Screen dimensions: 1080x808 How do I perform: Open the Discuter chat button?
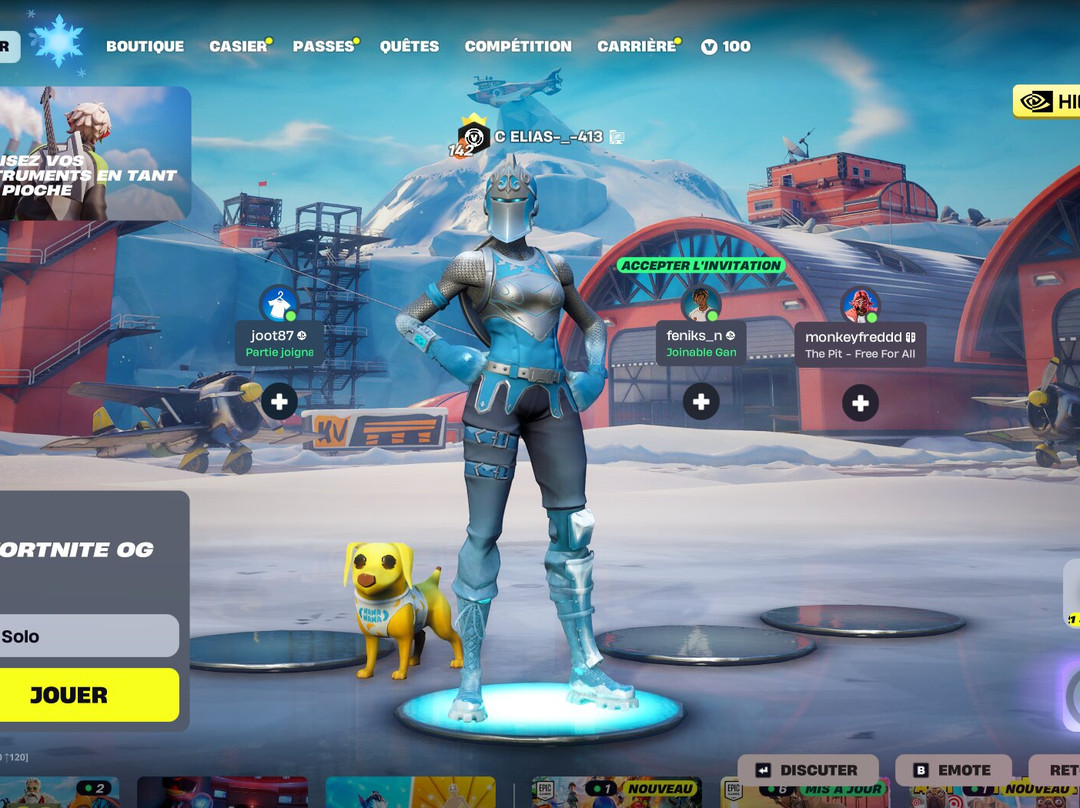pos(808,770)
